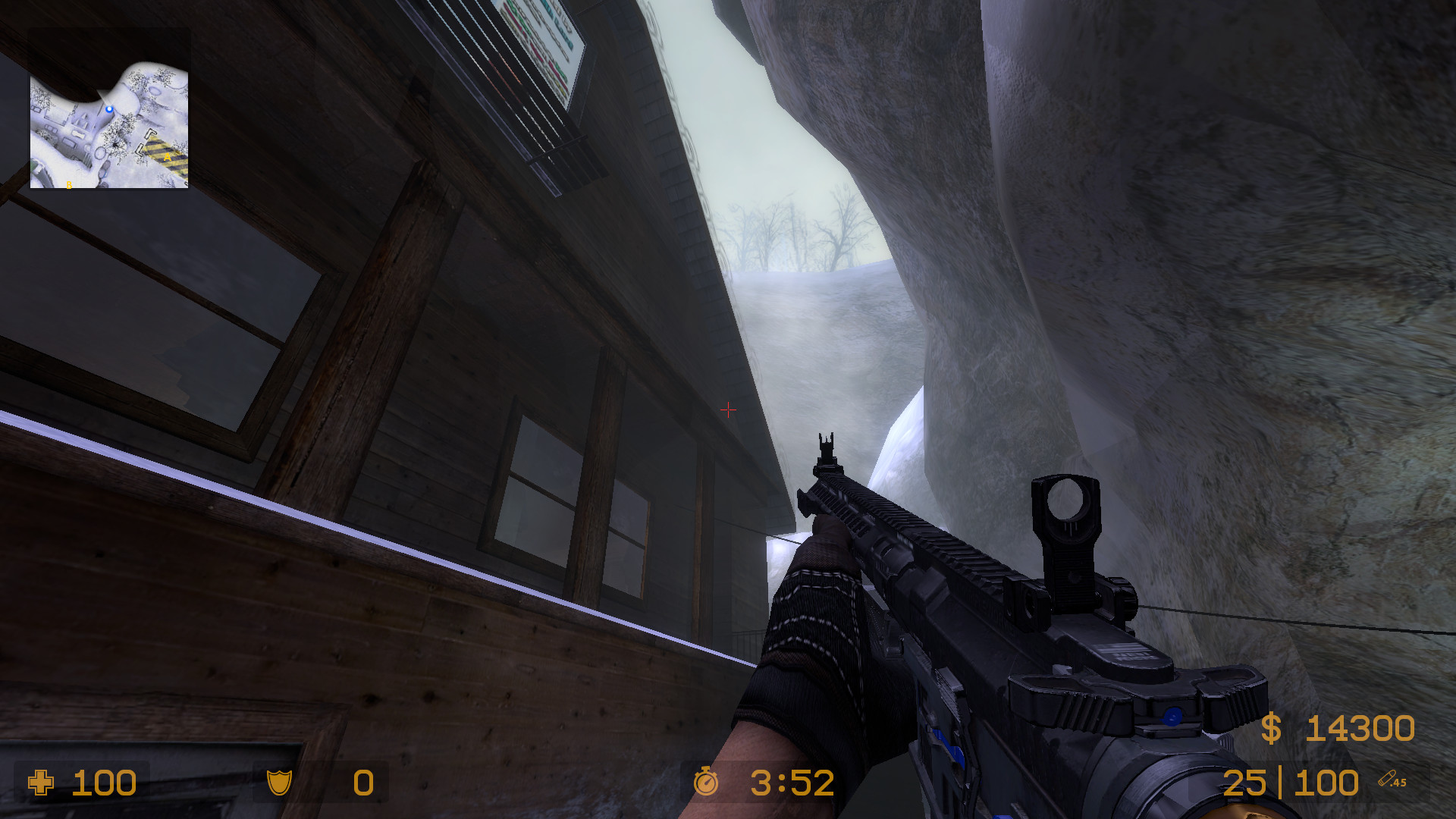Screen dimensions: 1456x819
Task: Click the stopwatch icon beside the round timer
Action: click(x=705, y=783)
